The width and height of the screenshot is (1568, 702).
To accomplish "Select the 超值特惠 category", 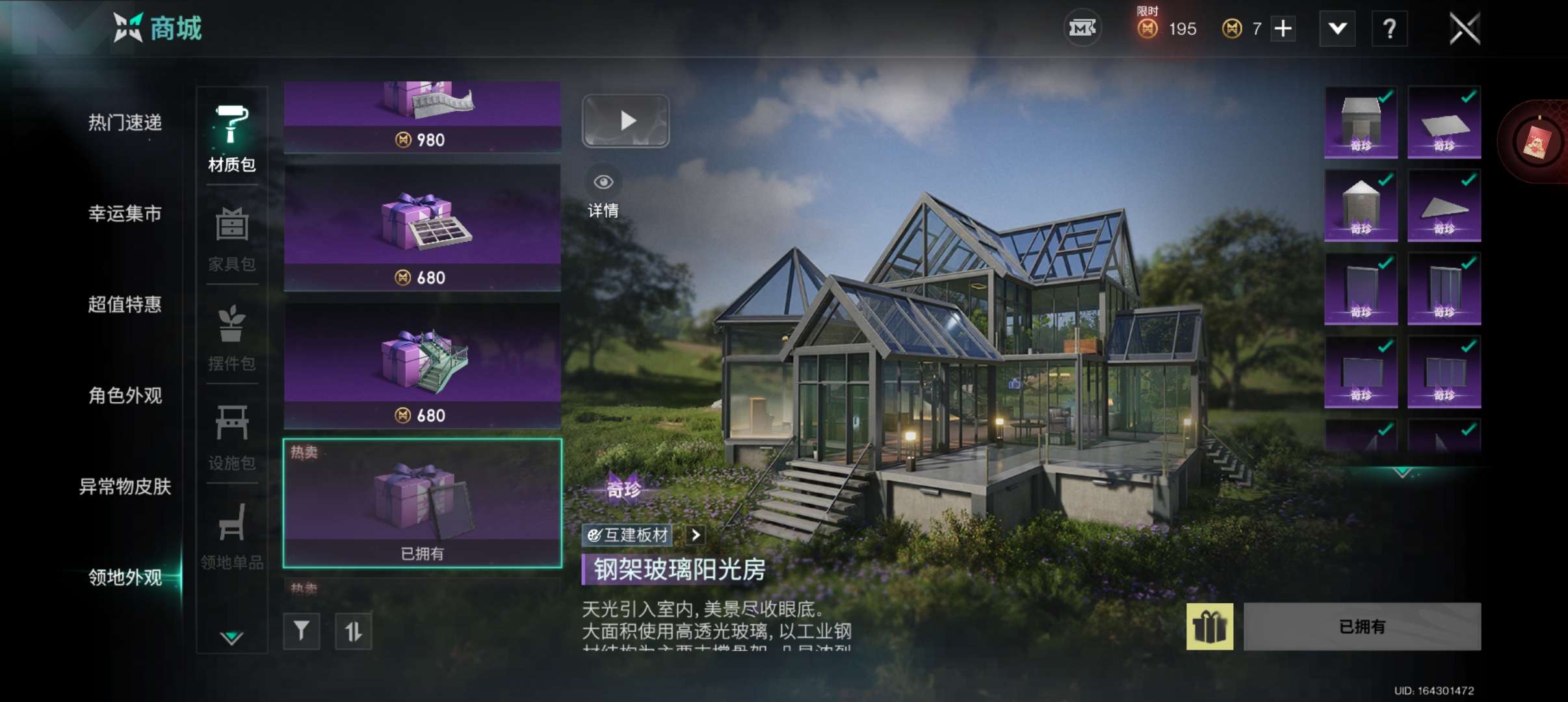I will [x=125, y=304].
